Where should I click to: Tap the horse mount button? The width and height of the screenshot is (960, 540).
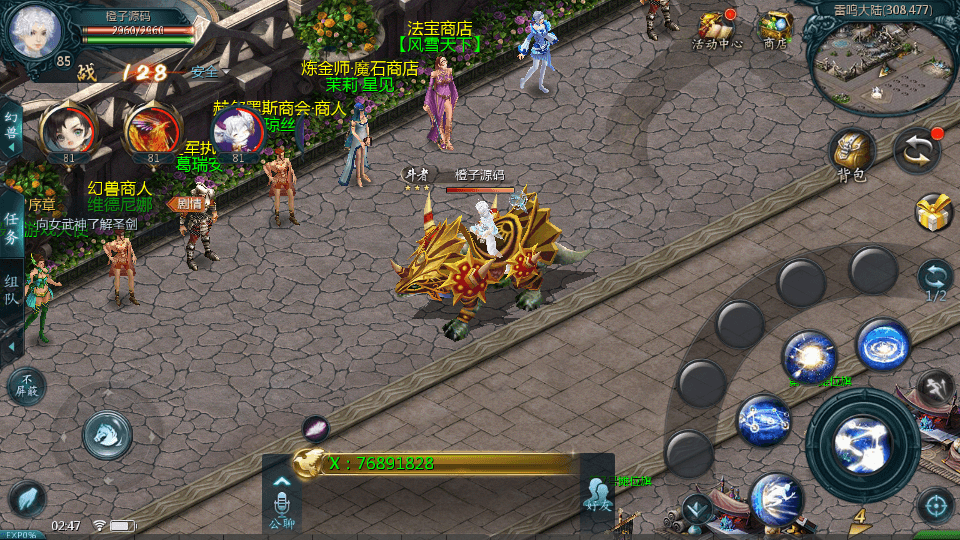[107, 432]
